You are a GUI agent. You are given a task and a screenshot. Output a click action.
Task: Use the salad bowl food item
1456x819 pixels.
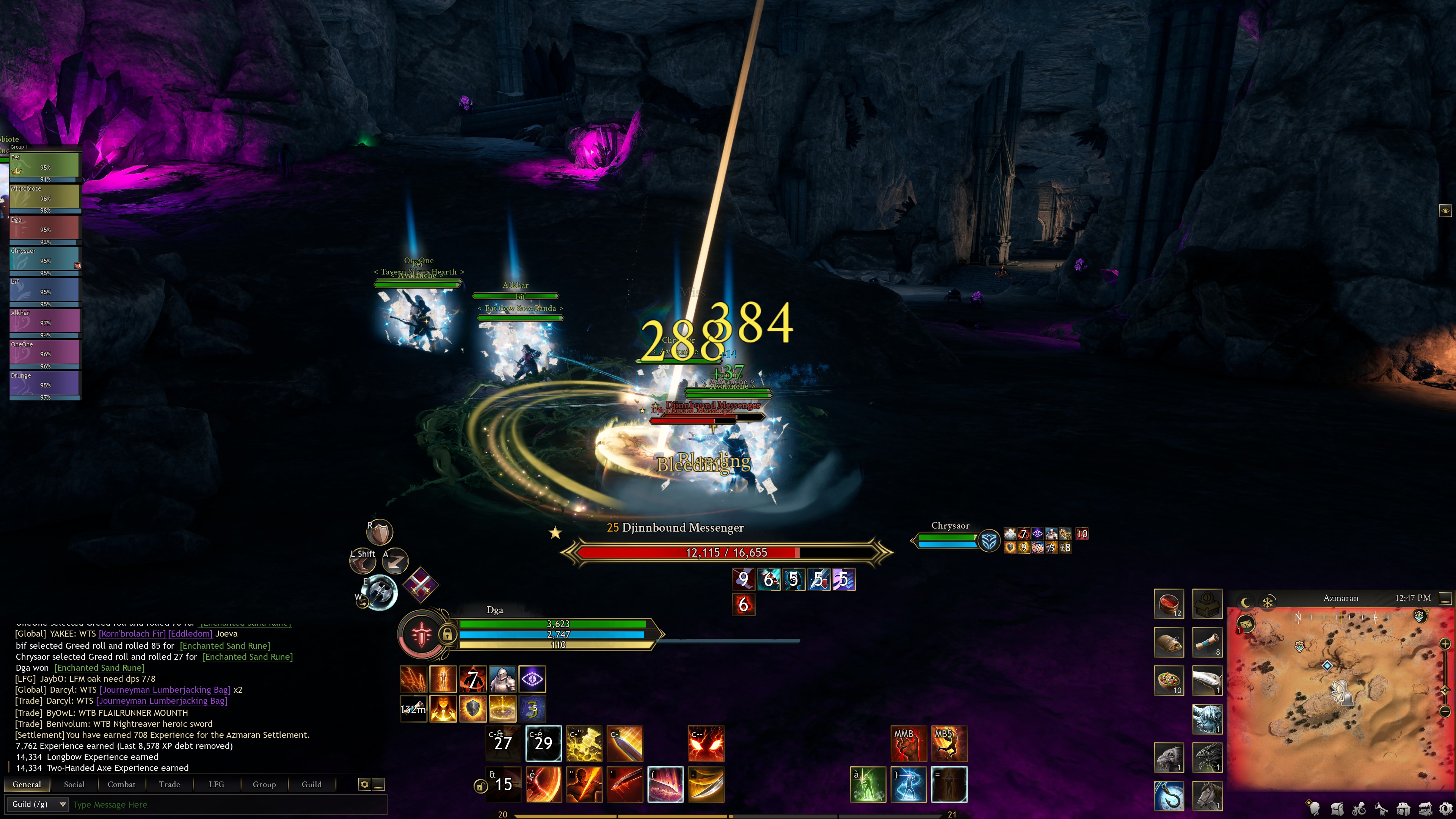coord(1168,680)
